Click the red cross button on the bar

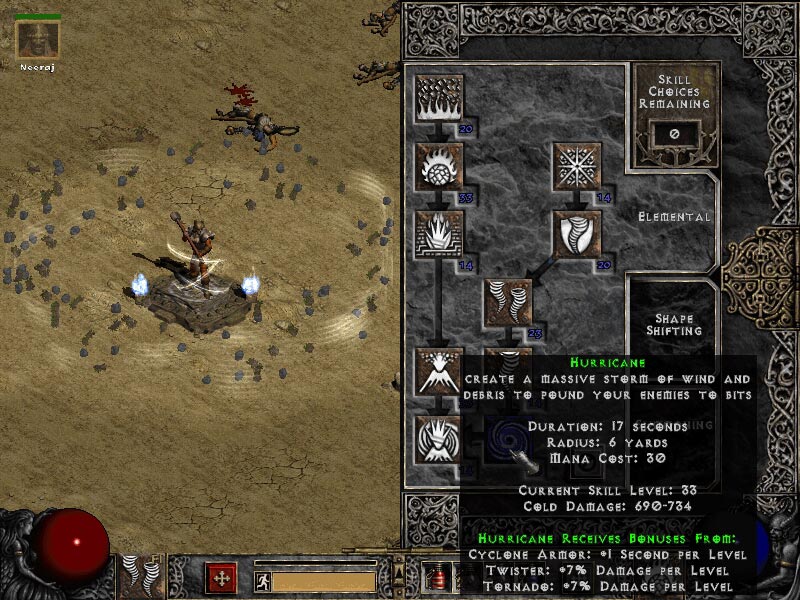tap(221, 578)
